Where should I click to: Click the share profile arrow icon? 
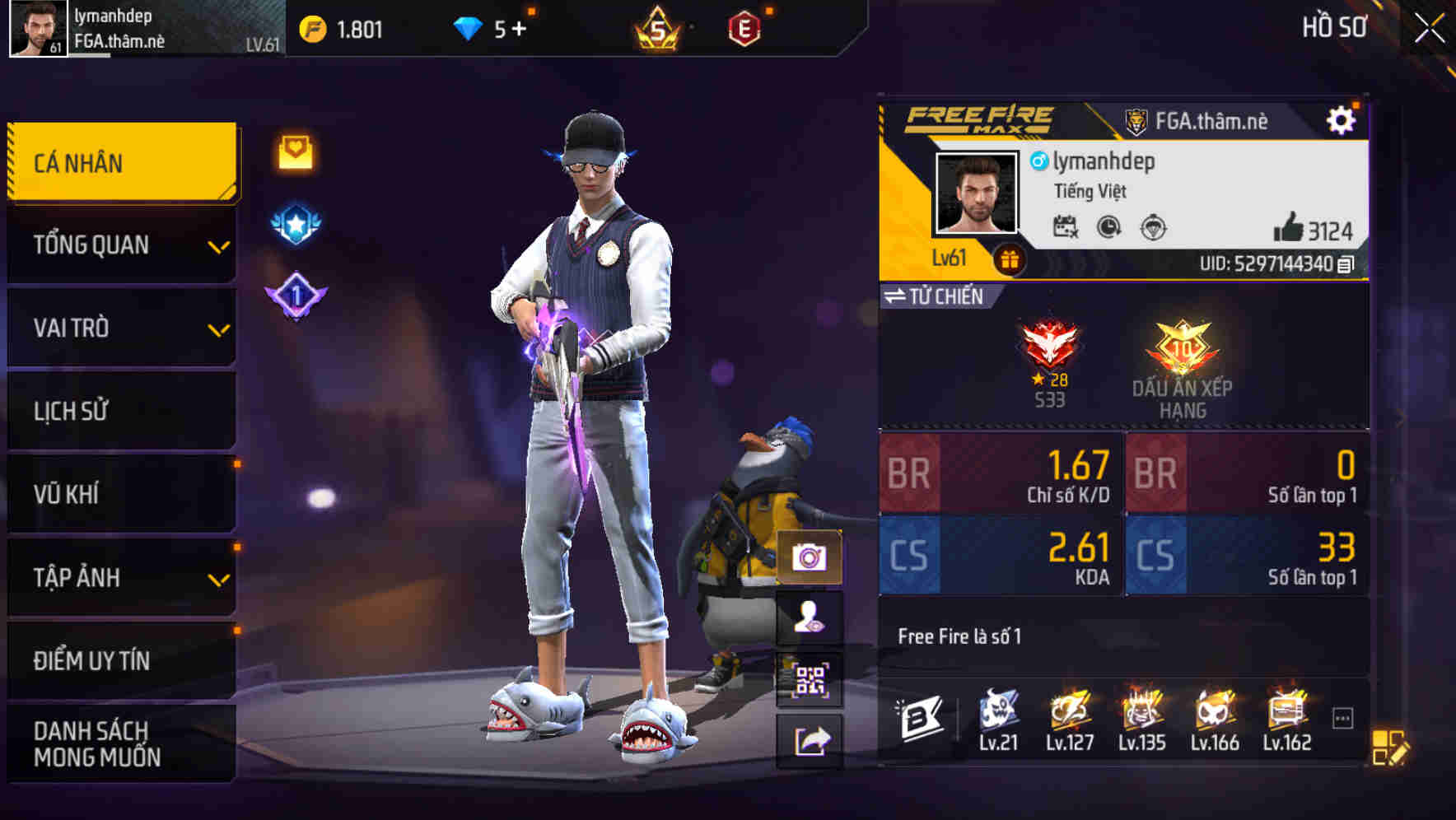810,738
